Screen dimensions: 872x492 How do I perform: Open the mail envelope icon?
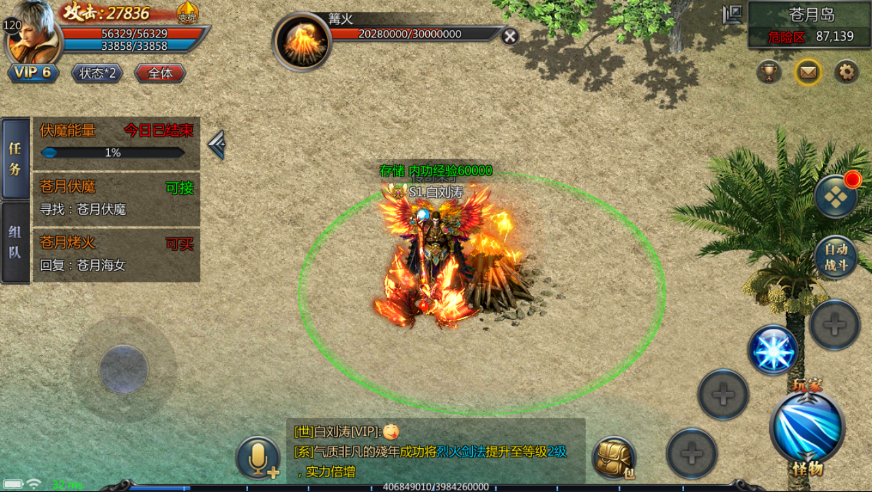(x=808, y=71)
